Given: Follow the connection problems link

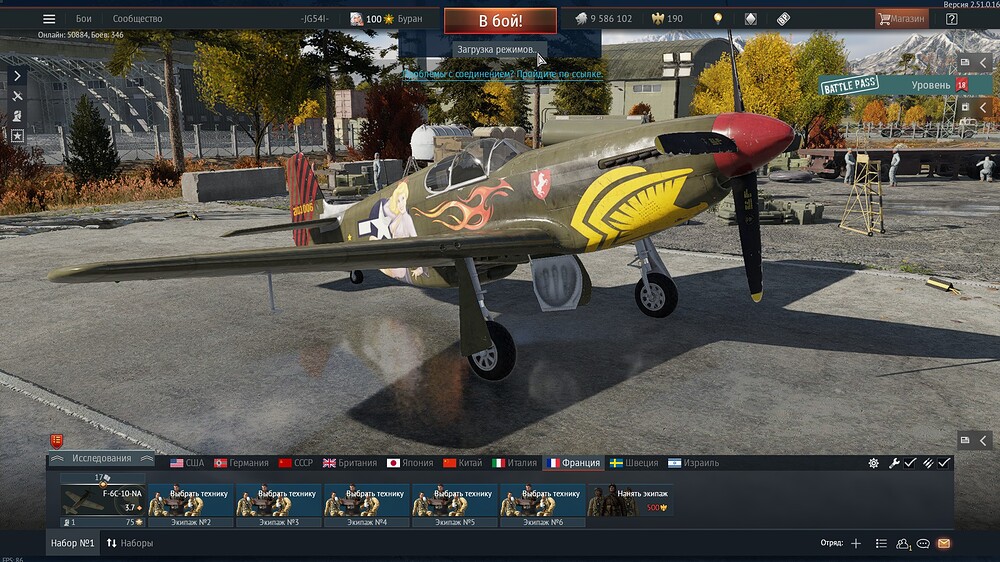Looking at the screenshot, I should pyautogui.click(x=503, y=74).
